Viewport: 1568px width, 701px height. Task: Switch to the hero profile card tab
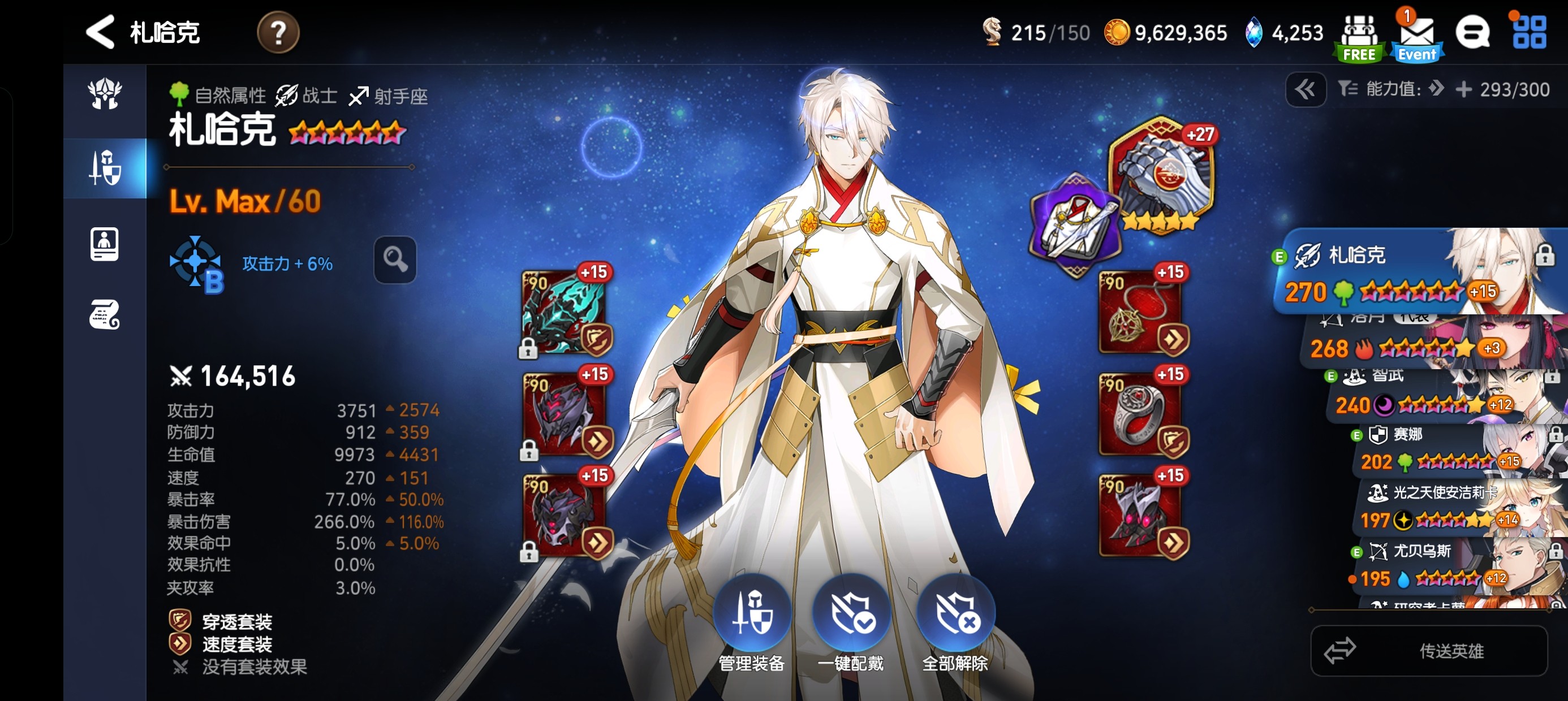pyautogui.click(x=105, y=244)
